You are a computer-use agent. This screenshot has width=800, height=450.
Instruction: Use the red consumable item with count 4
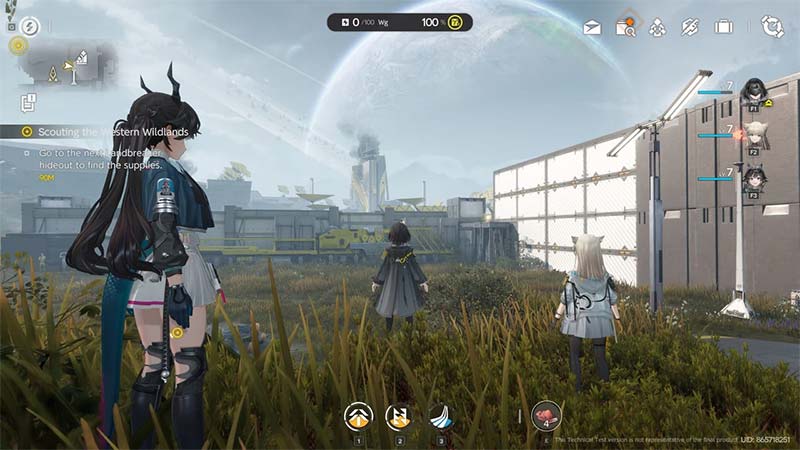pos(547,415)
